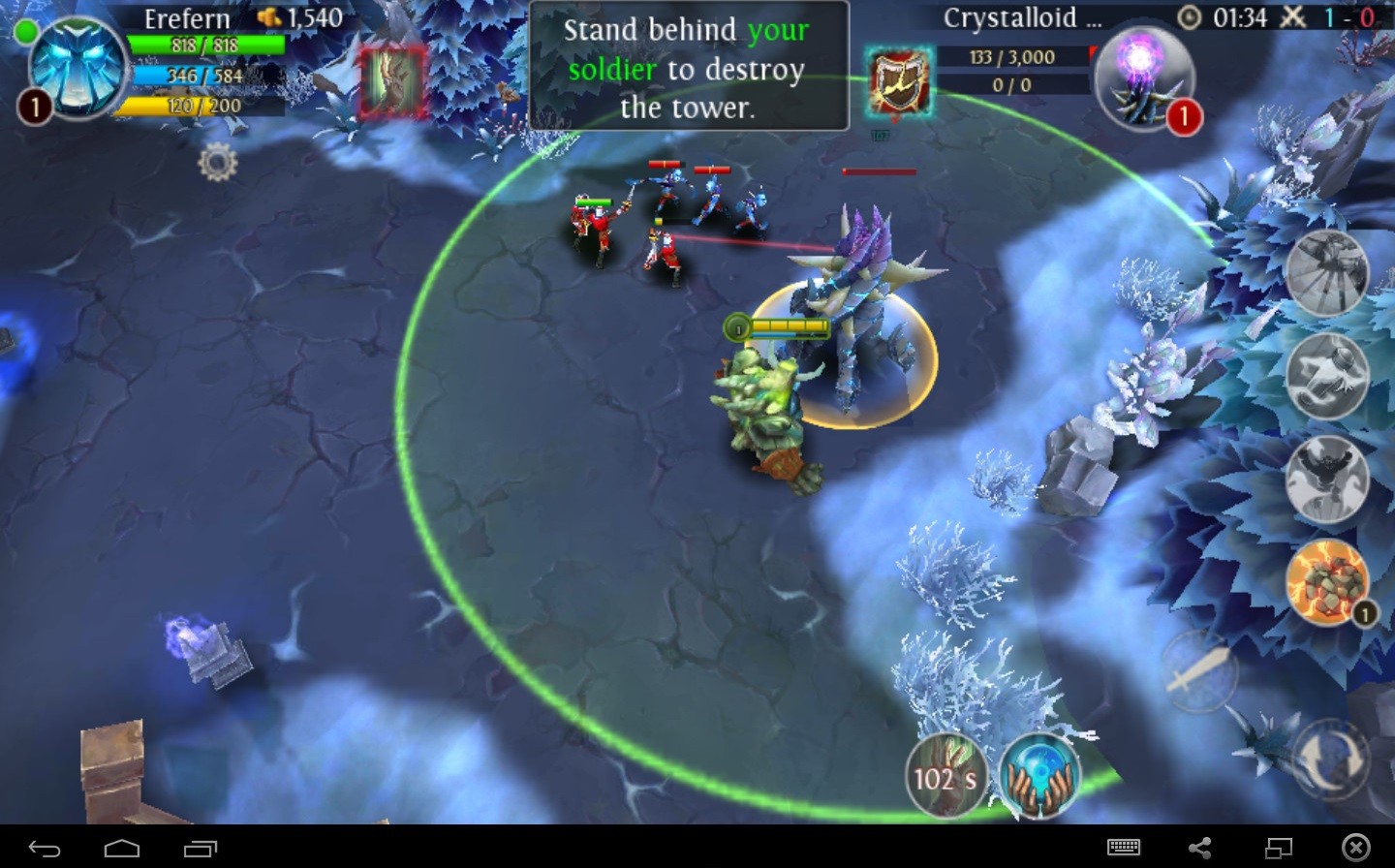Select the Erefern hero portrait
Viewport: 1395px width, 868px height.
coord(76,68)
